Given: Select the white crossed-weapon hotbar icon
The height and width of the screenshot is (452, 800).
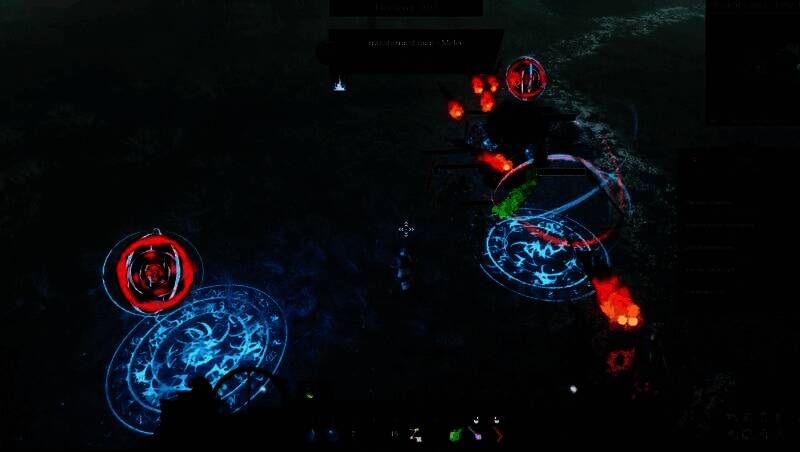Looking at the screenshot, I should 415,434.
